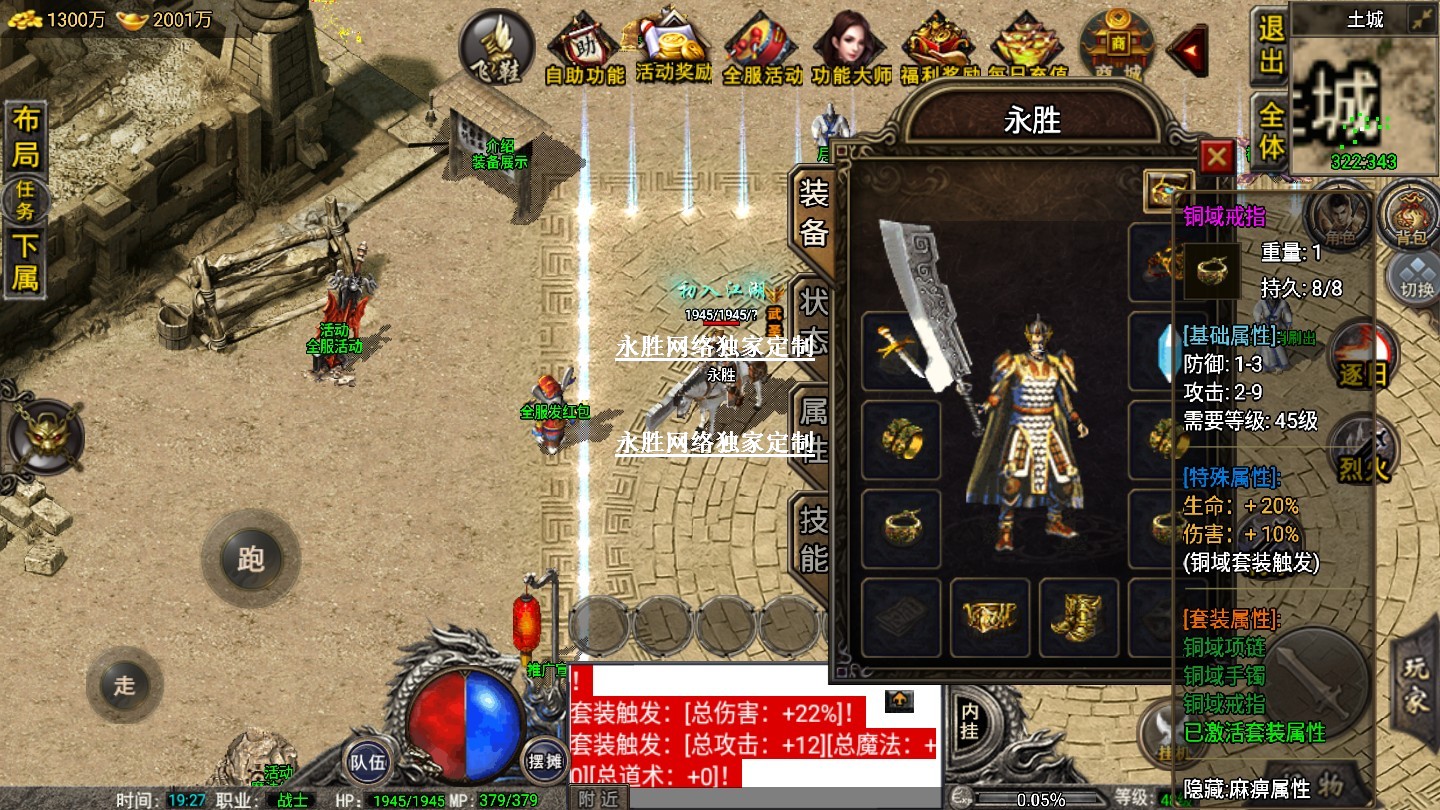The height and width of the screenshot is (810, 1440).
Task: Toggle the 跑 run button
Action: [250, 558]
